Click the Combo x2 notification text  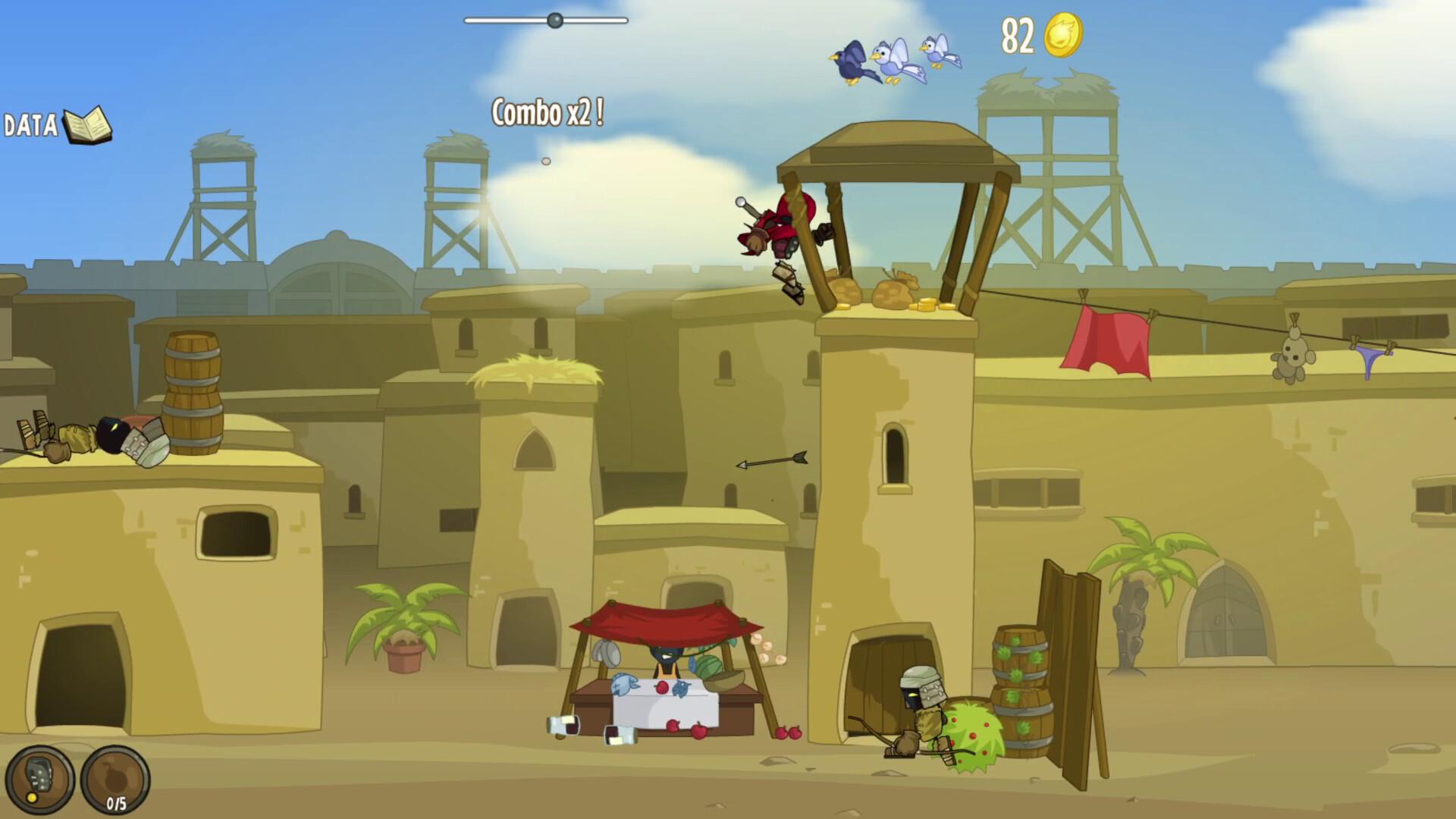pyautogui.click(x=546, y=112)
